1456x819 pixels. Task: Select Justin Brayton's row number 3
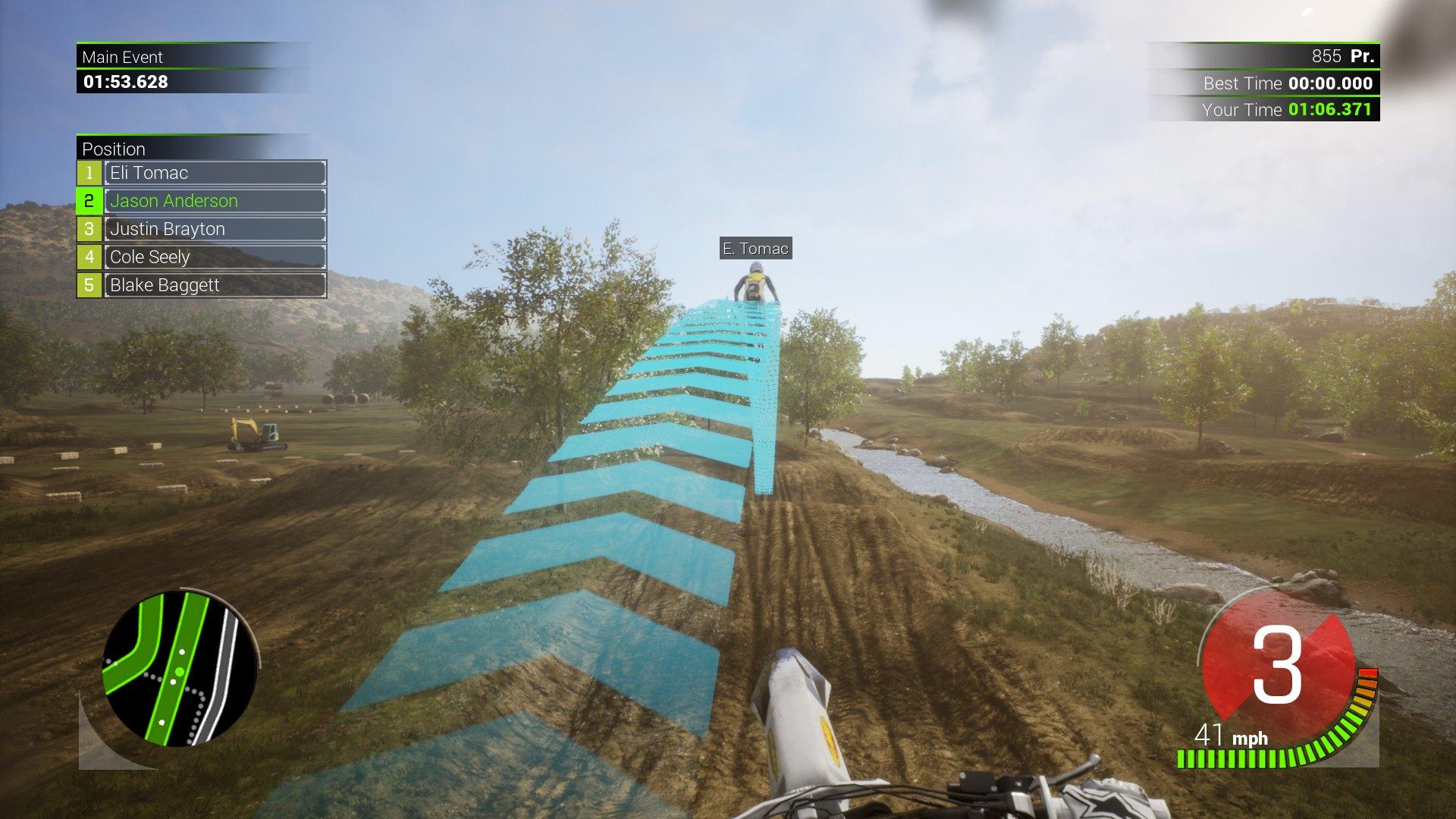point(91,229)
